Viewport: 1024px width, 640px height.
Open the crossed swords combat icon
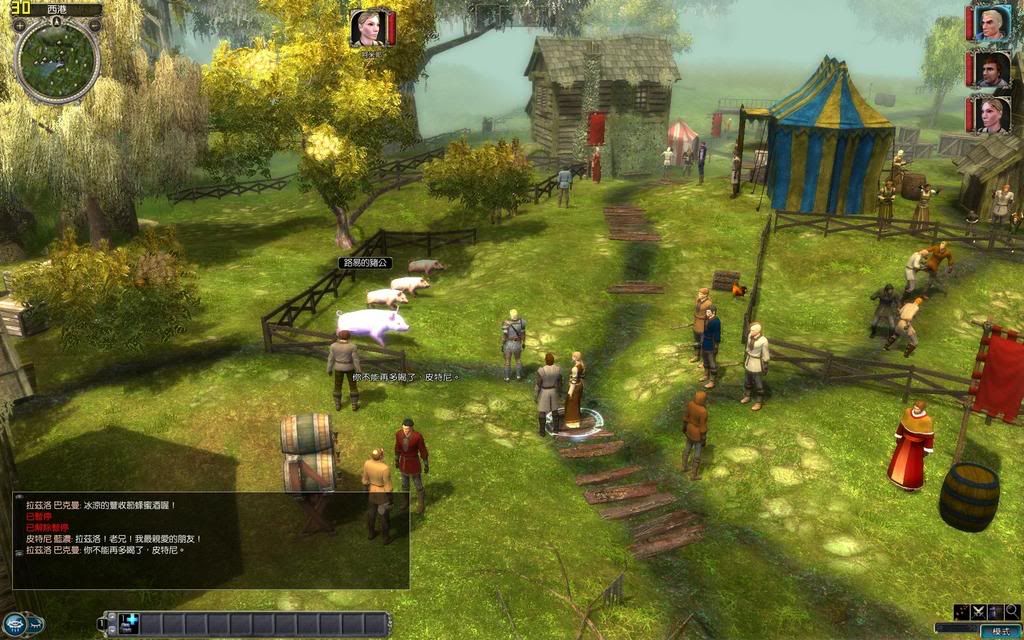[x=978, y=612]
